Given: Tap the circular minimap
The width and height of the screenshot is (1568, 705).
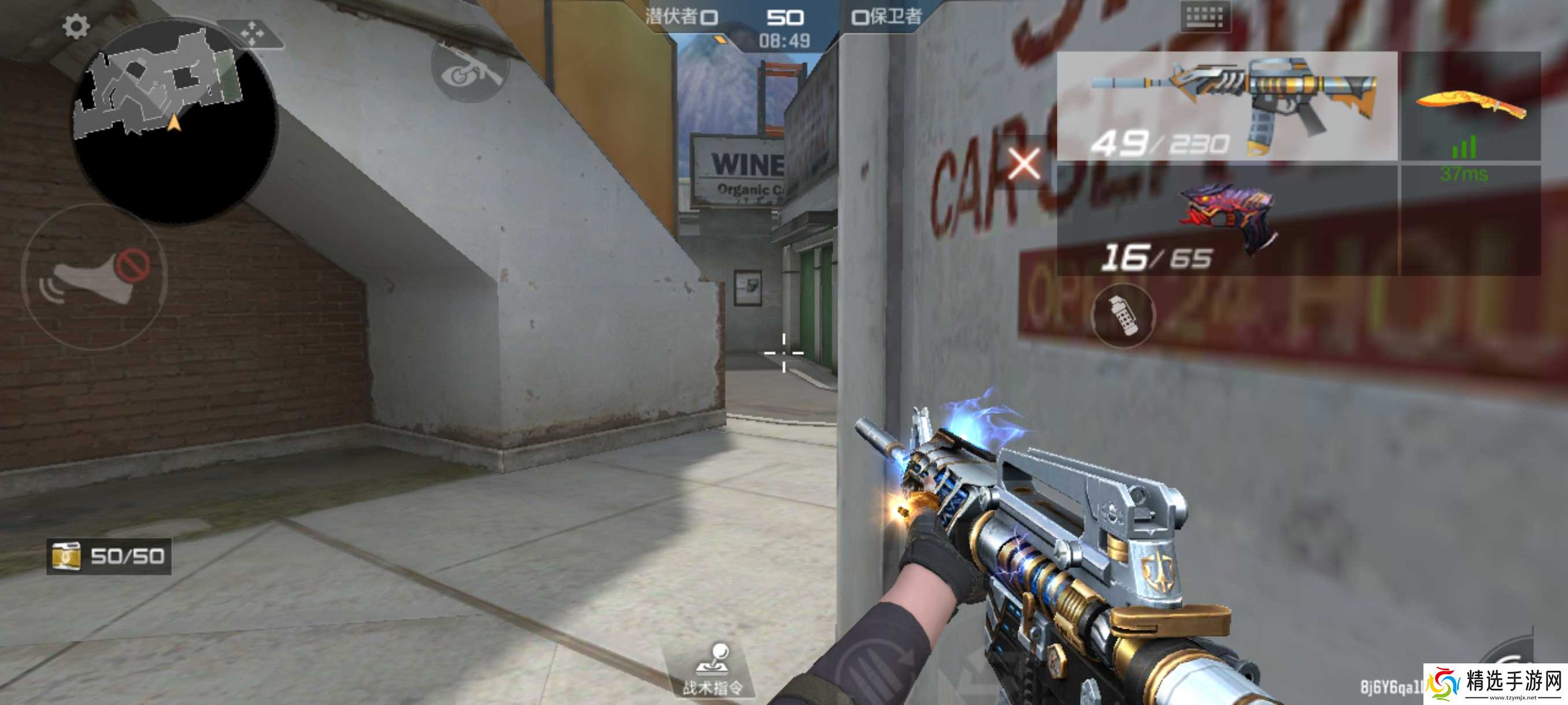Looking at the screenshot, I should 174,122.
